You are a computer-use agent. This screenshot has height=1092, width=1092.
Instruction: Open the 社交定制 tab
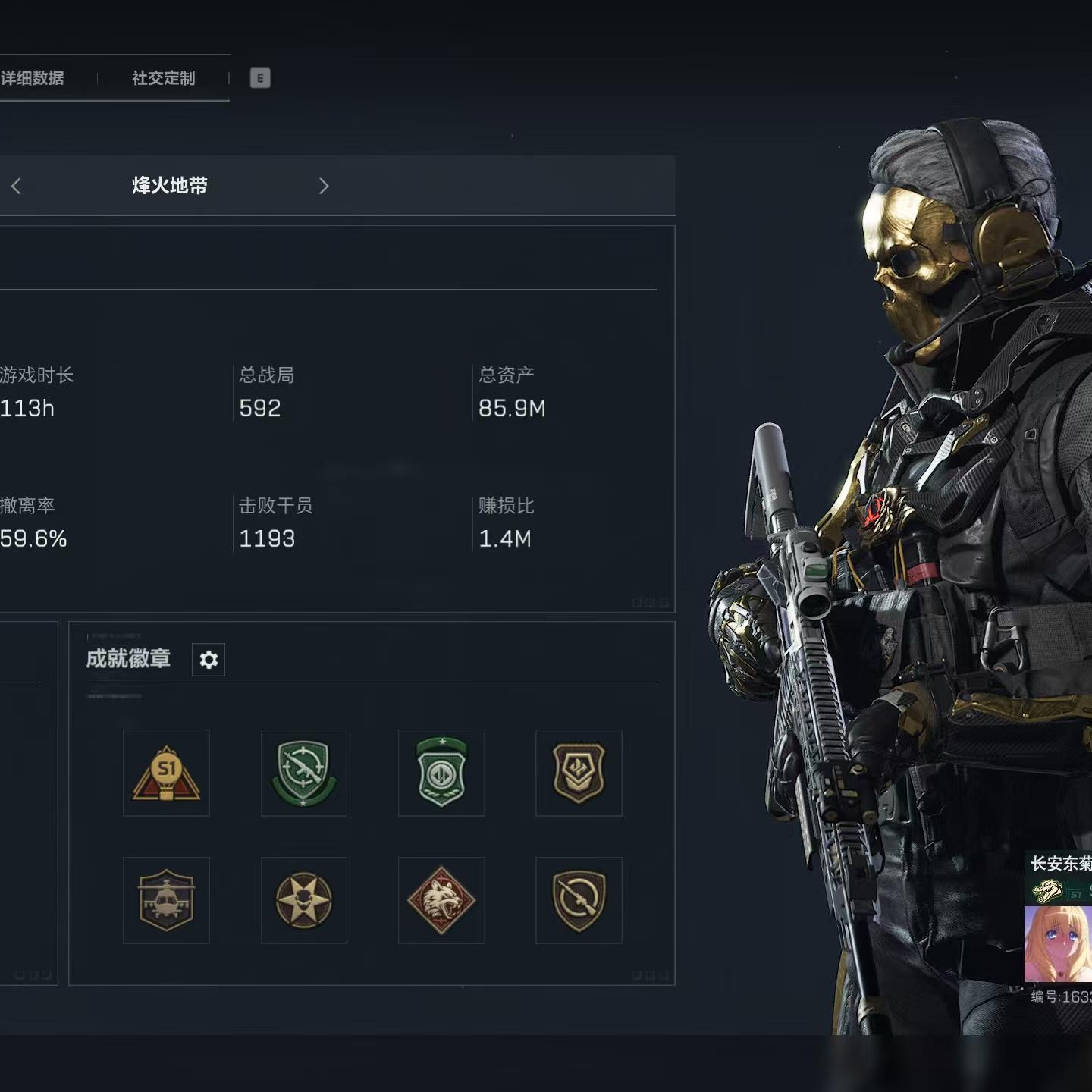tap(163, 78)
